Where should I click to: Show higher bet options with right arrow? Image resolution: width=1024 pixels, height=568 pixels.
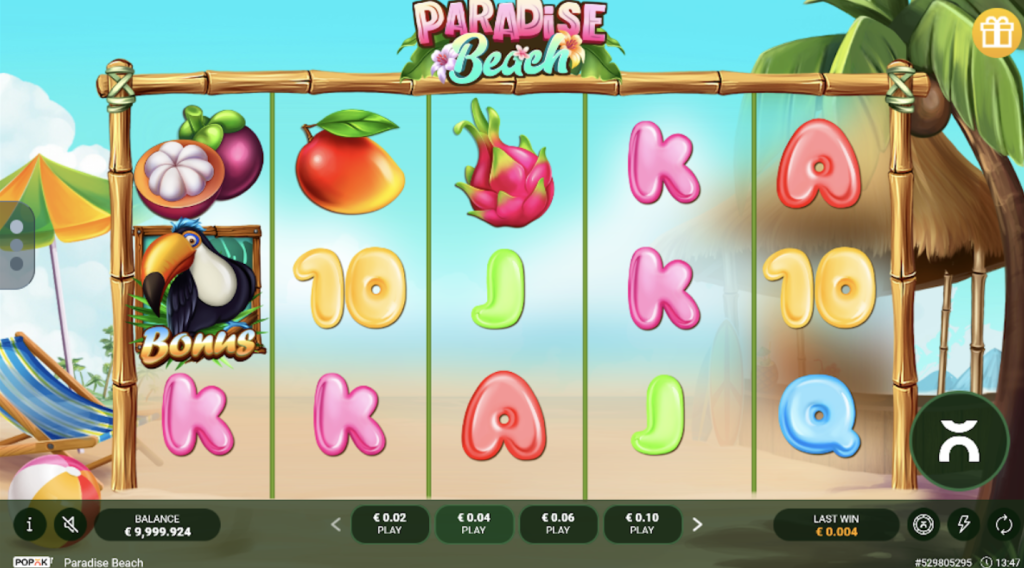[697, 524]
